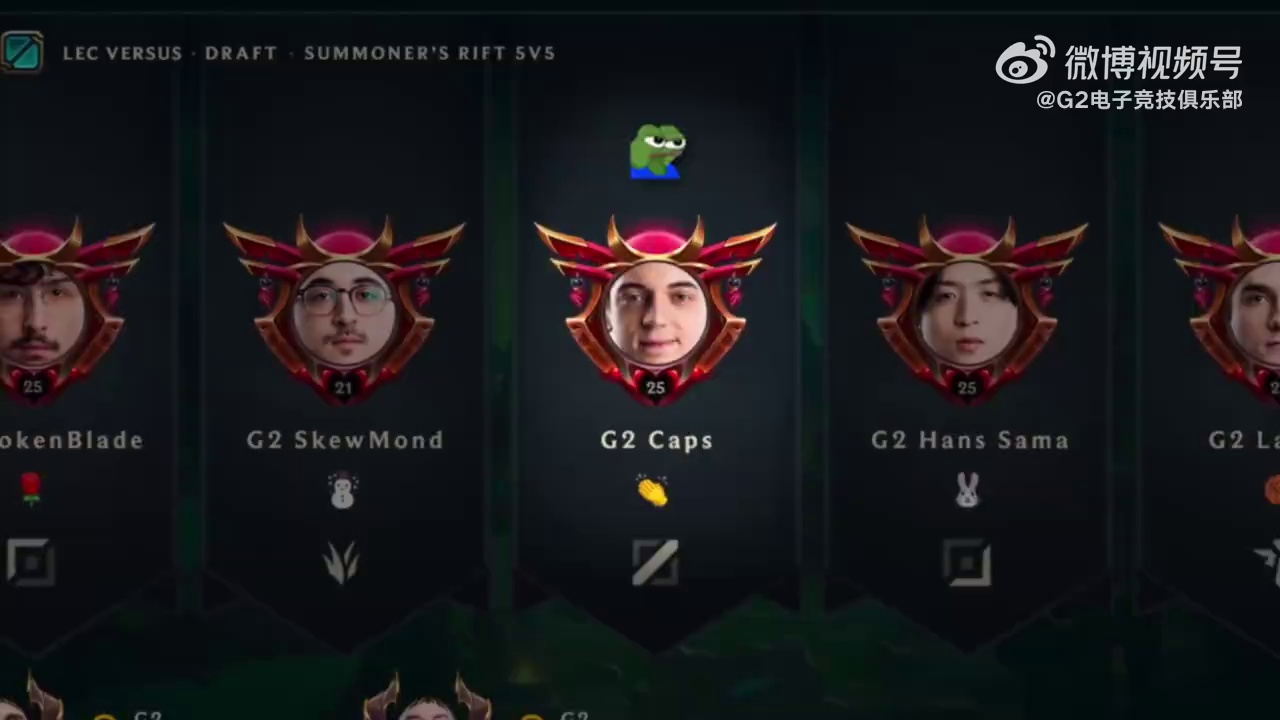Click the clapping hands emote under Caps
1280x720 pixels.
pos(653,490)
